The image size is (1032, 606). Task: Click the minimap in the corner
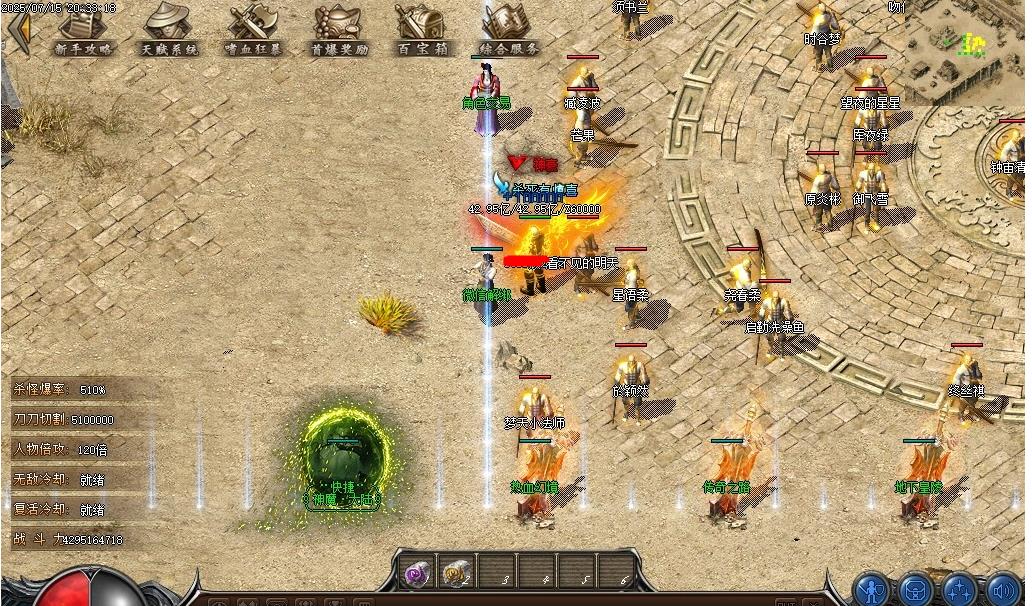(966, 45)
